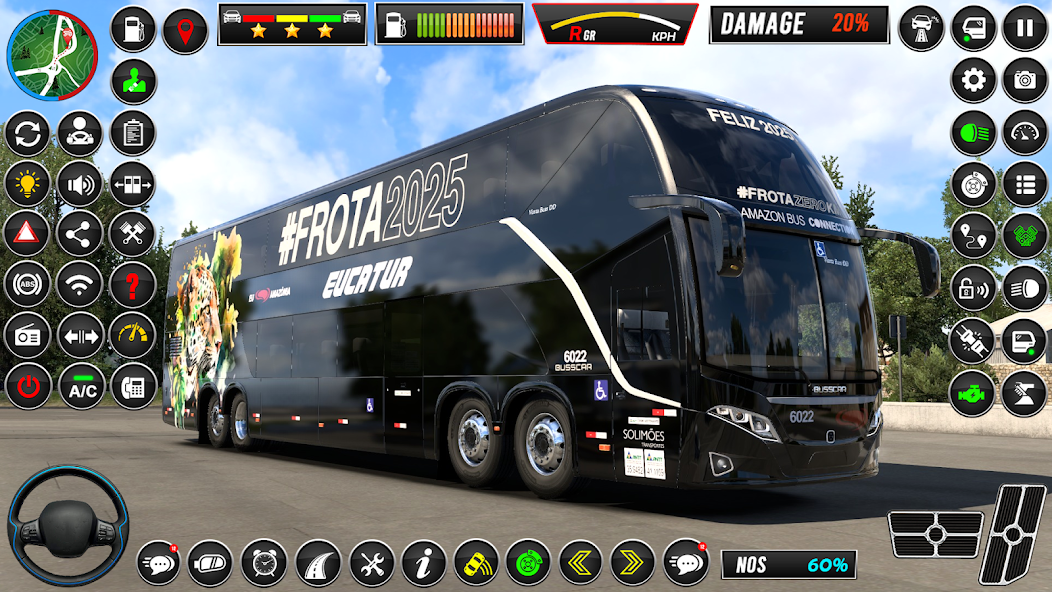
Task: Pause the game
Action: (x=1025, y=28)
